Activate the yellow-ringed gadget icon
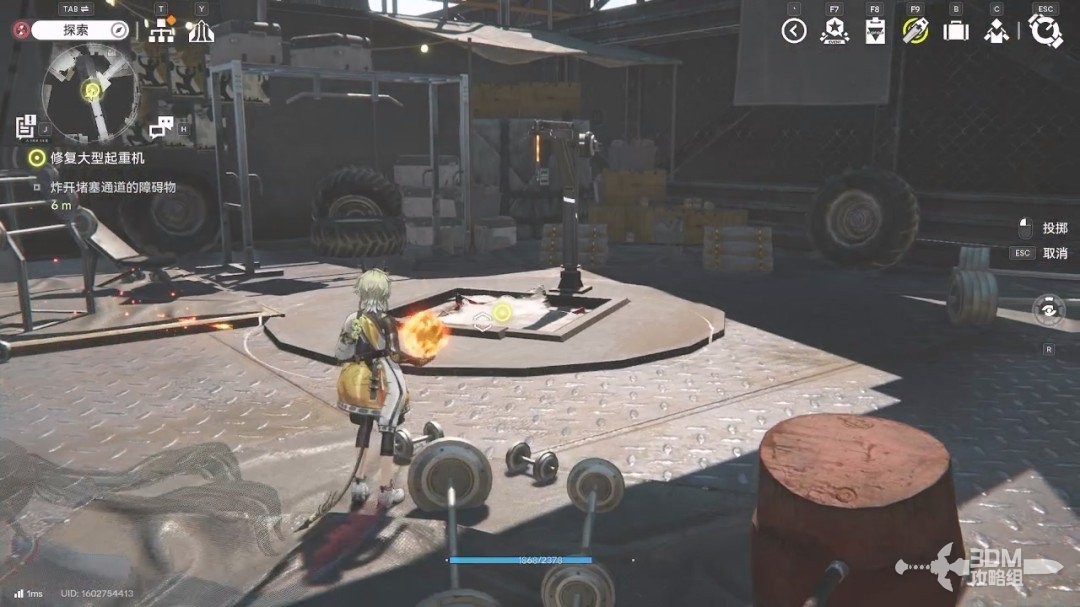 click(x=915, y=31)
